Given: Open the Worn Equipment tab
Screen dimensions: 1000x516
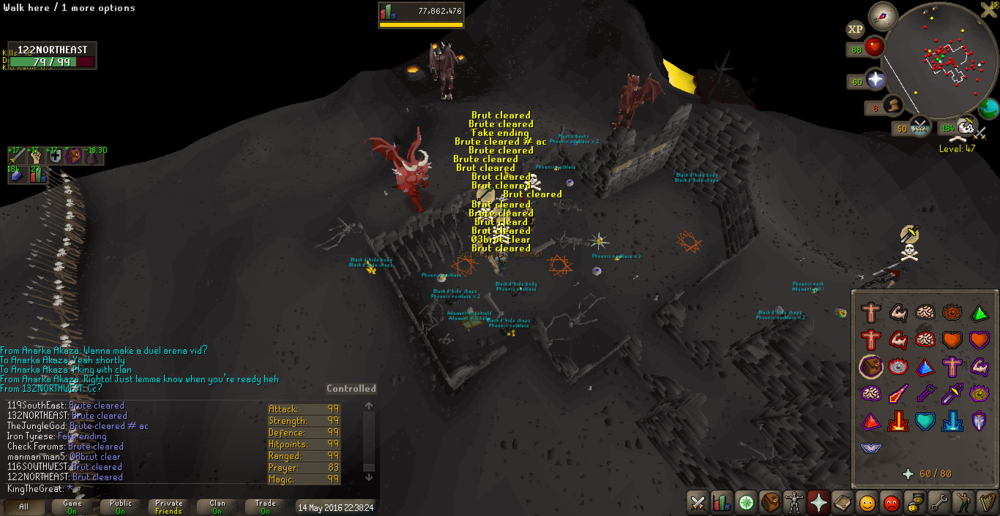Looking at the screenshot, I should 794,502.
